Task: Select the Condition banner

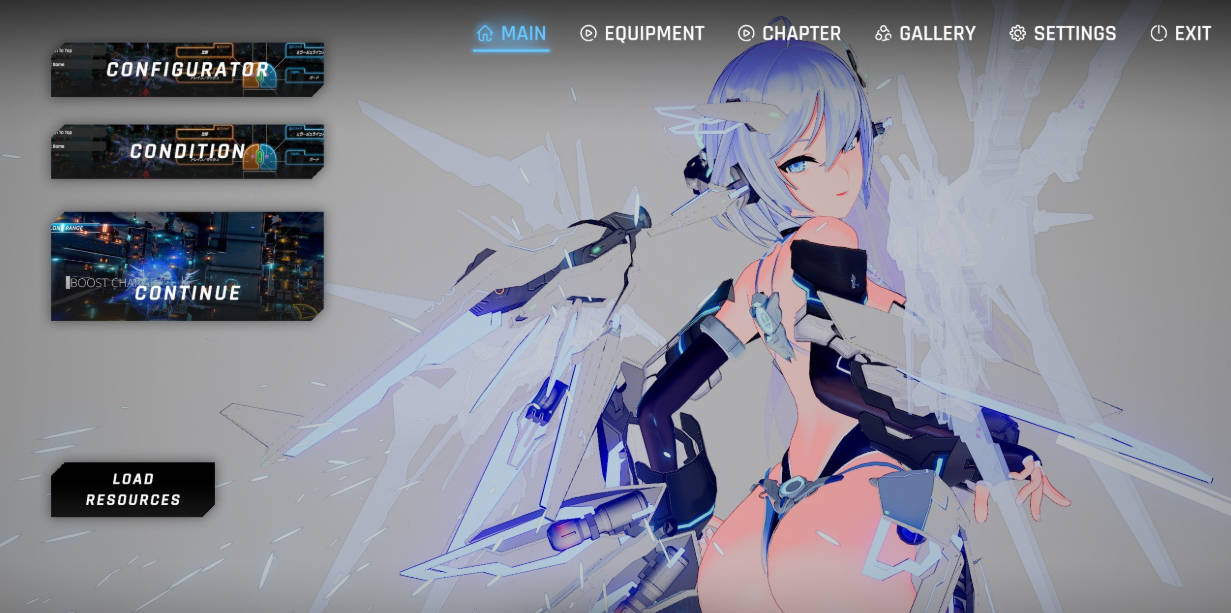Action: point(187,151)
